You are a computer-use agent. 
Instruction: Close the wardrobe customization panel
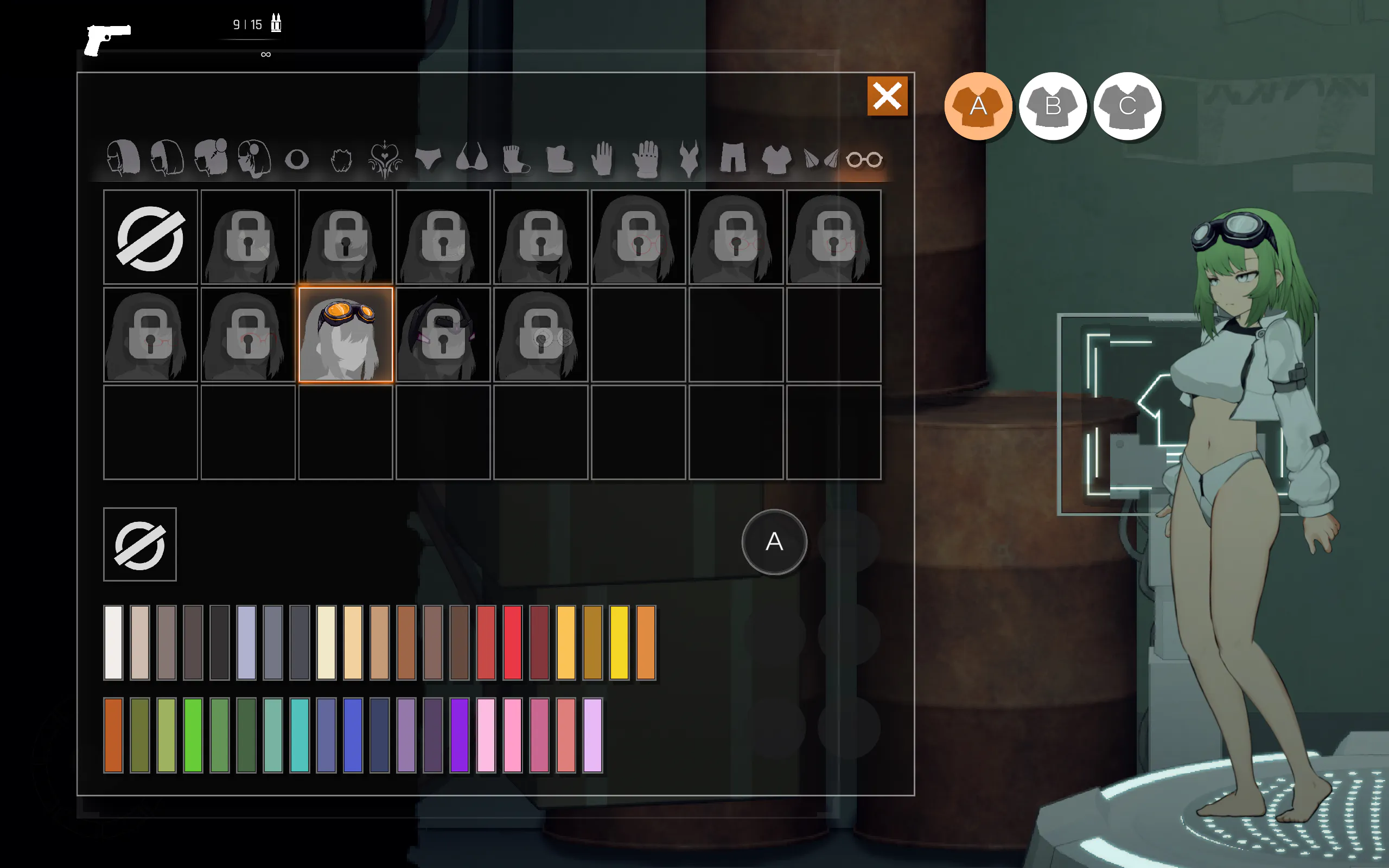[887, 96]
